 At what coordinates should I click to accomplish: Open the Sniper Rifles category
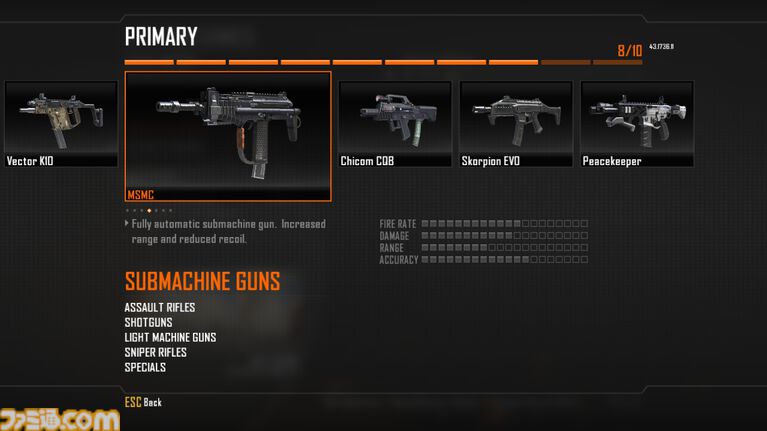click(x=155, y=352)
